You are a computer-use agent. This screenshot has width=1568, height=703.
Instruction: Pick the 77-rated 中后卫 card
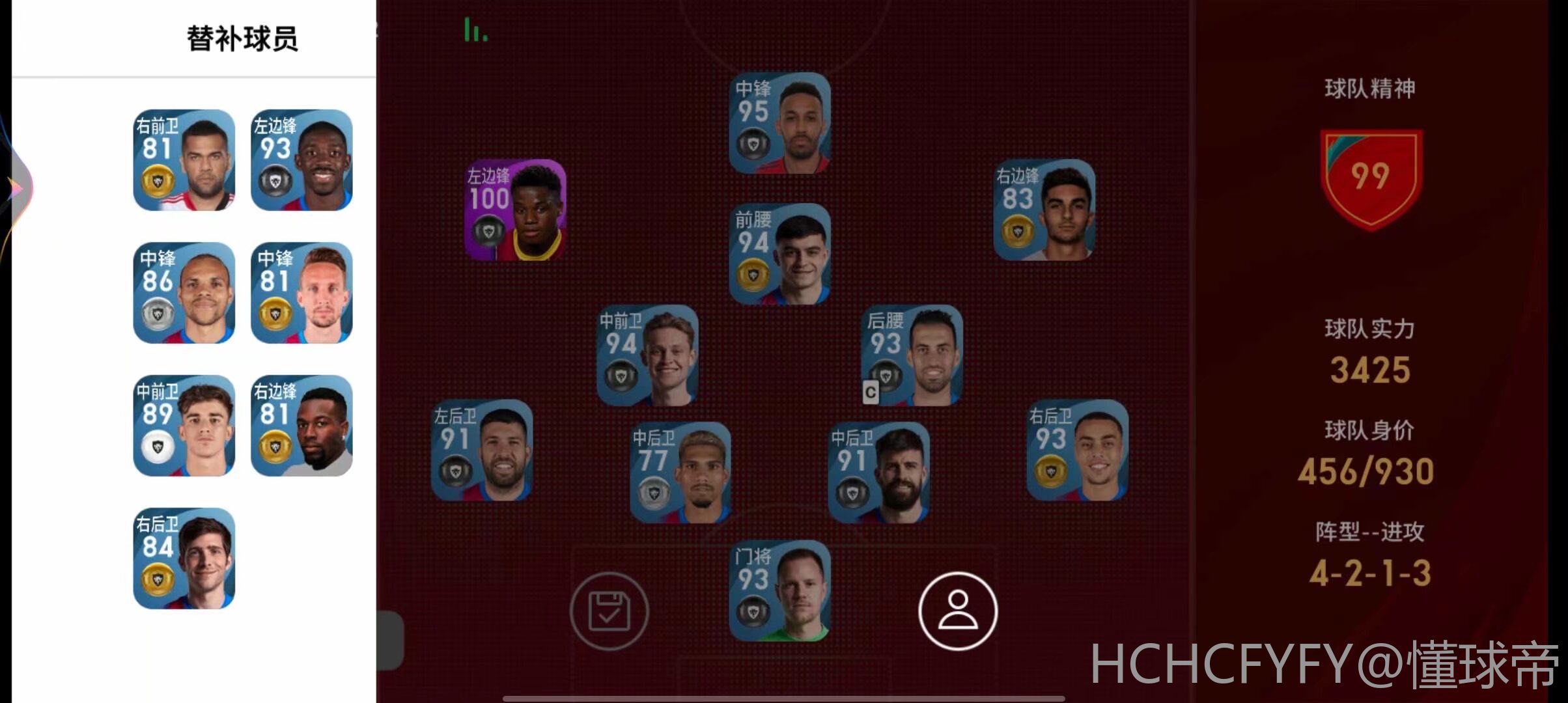(x=680, y=473)
